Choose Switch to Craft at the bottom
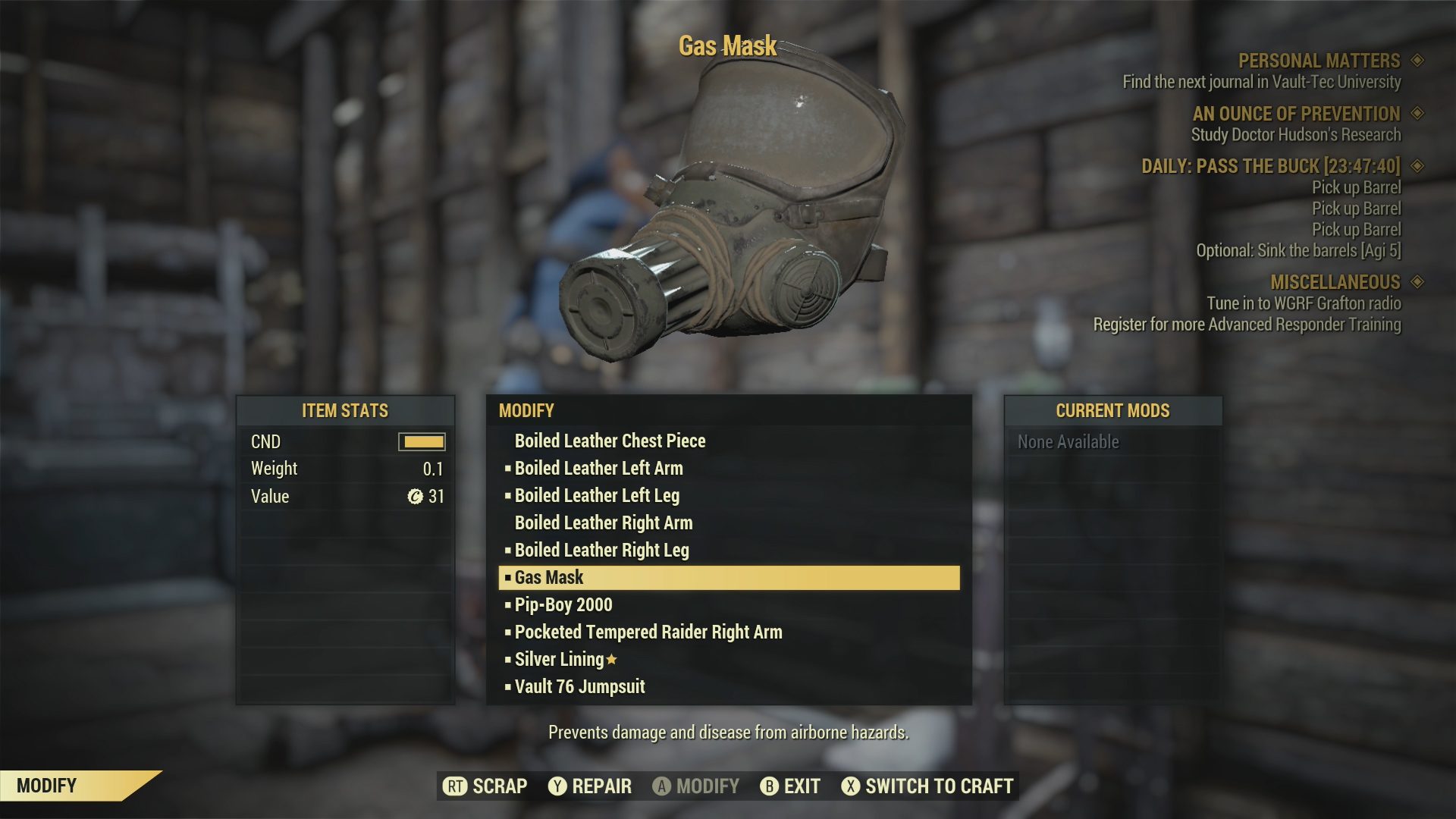 pyautogui.click(x=939, y=786)
